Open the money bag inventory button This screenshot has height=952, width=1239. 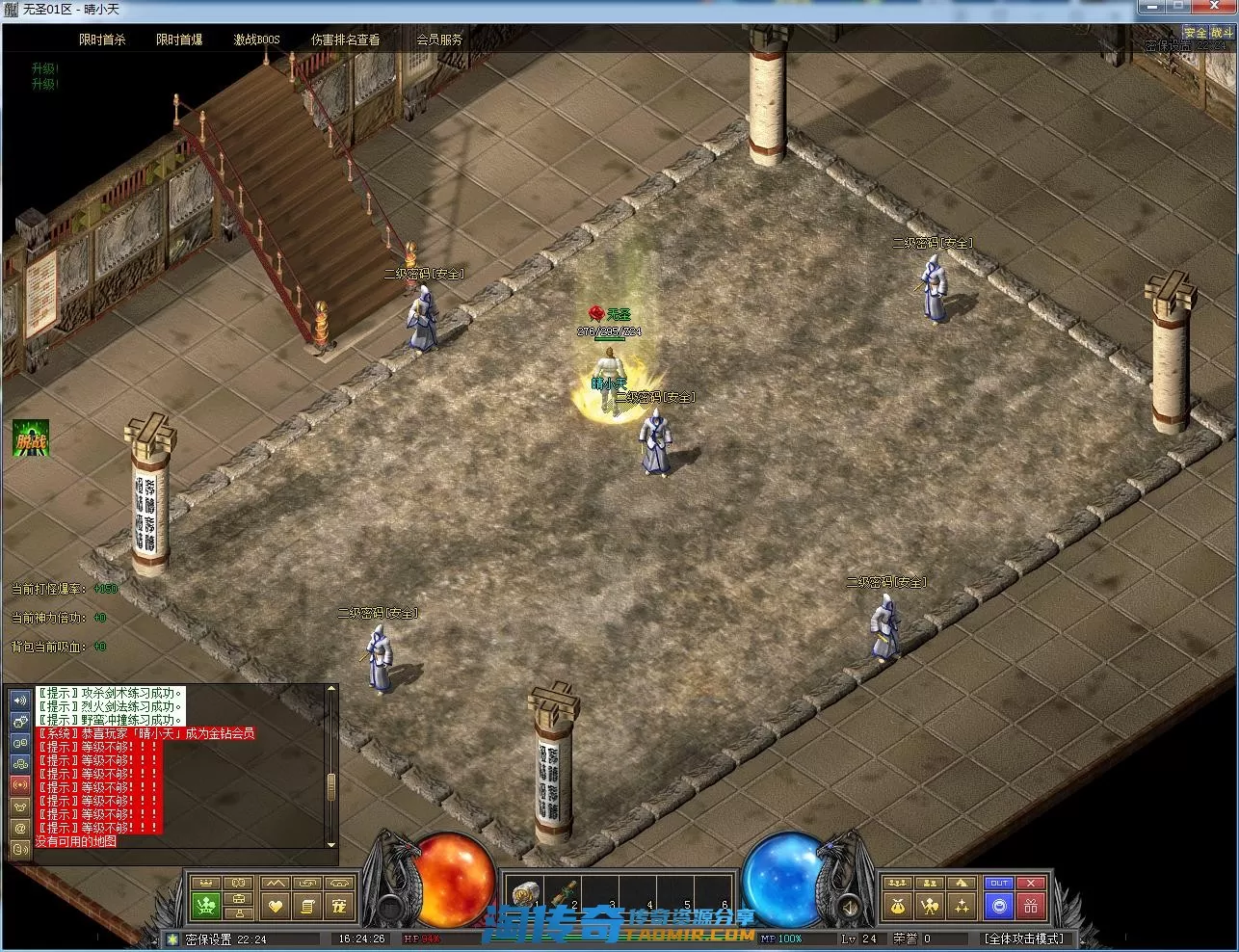coord(898,906)
